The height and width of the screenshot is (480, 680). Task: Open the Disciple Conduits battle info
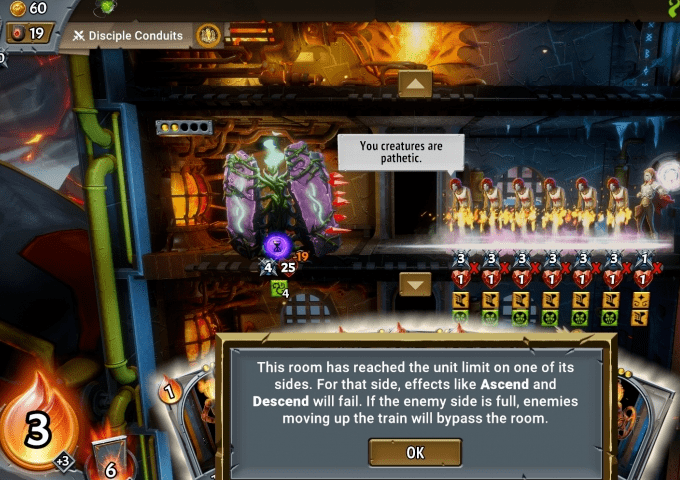(x=128, y=36)
